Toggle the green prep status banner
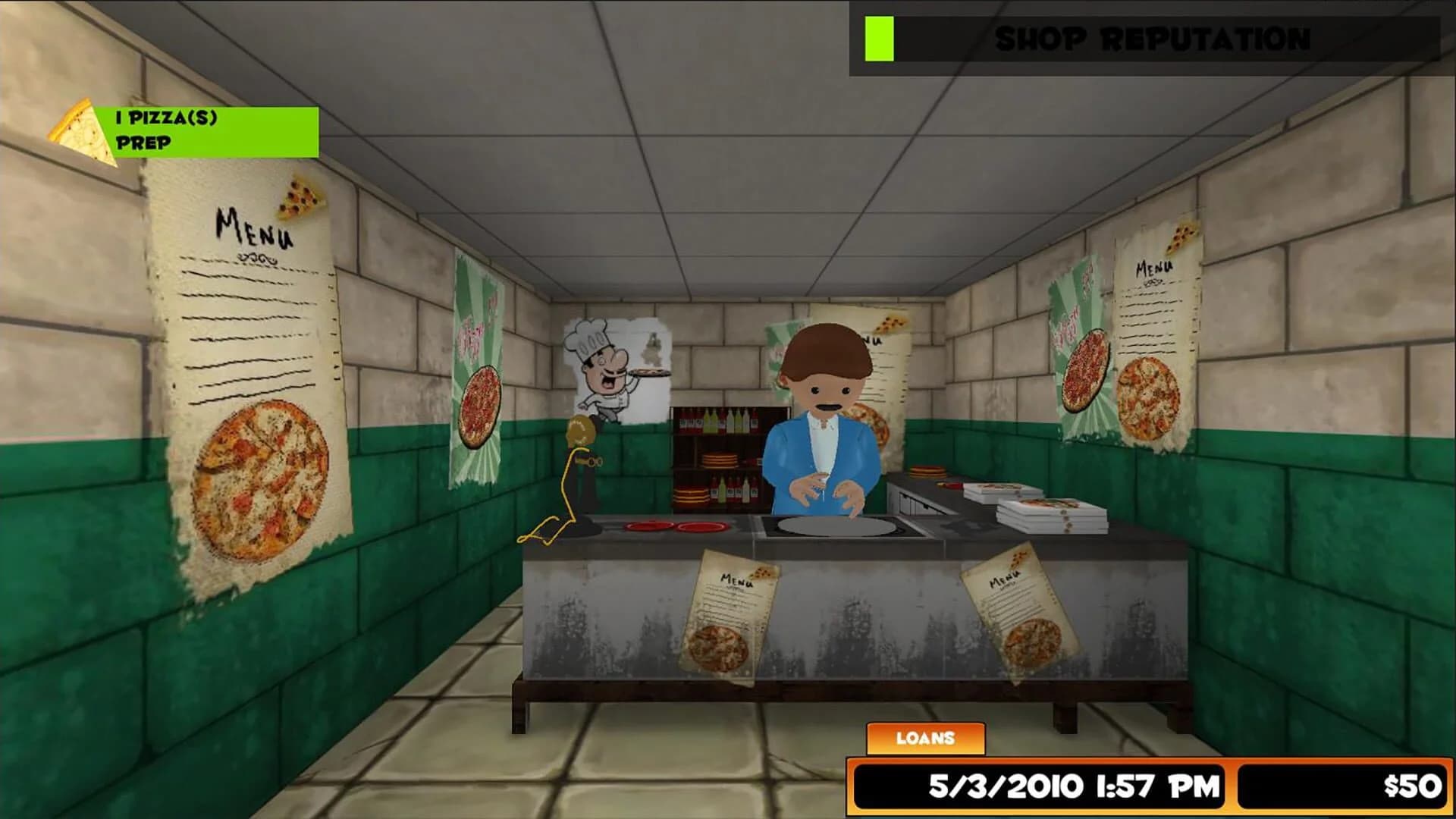The height and width of the screenshot is (819, 1456). point(205,130)
